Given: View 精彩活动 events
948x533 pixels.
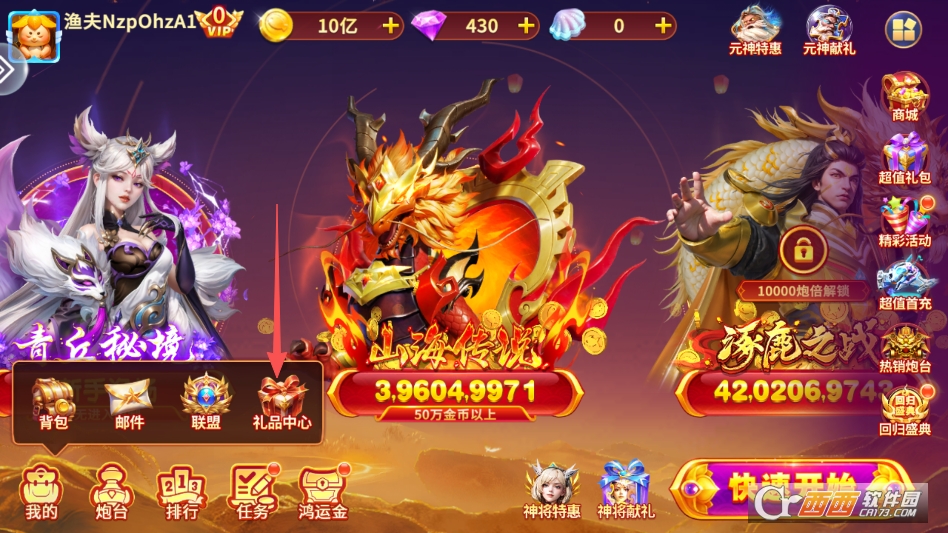Looking at the screenshot, I should 904,221.
